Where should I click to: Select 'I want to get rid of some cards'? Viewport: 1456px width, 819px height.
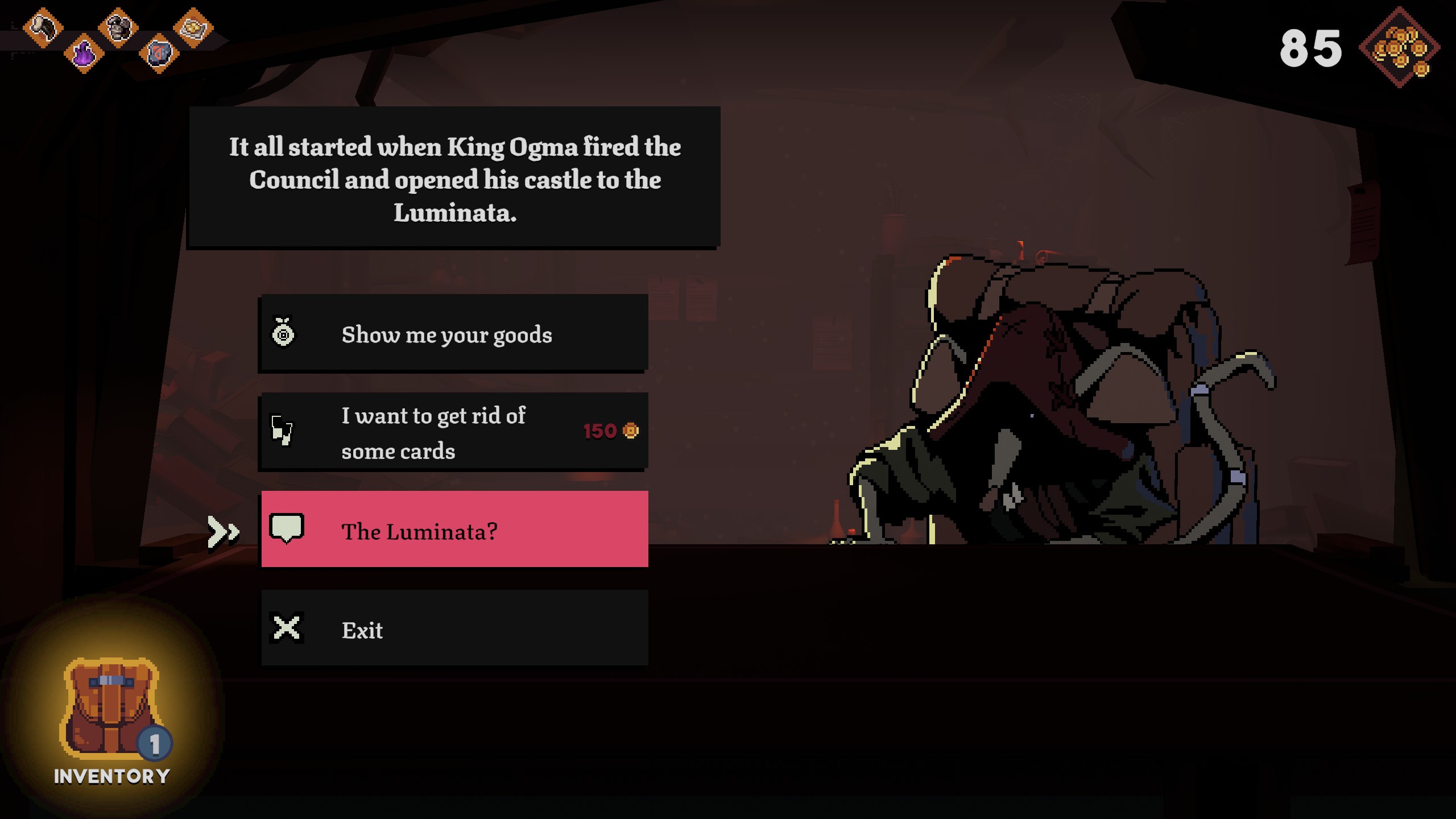click(x=454, y=432)
